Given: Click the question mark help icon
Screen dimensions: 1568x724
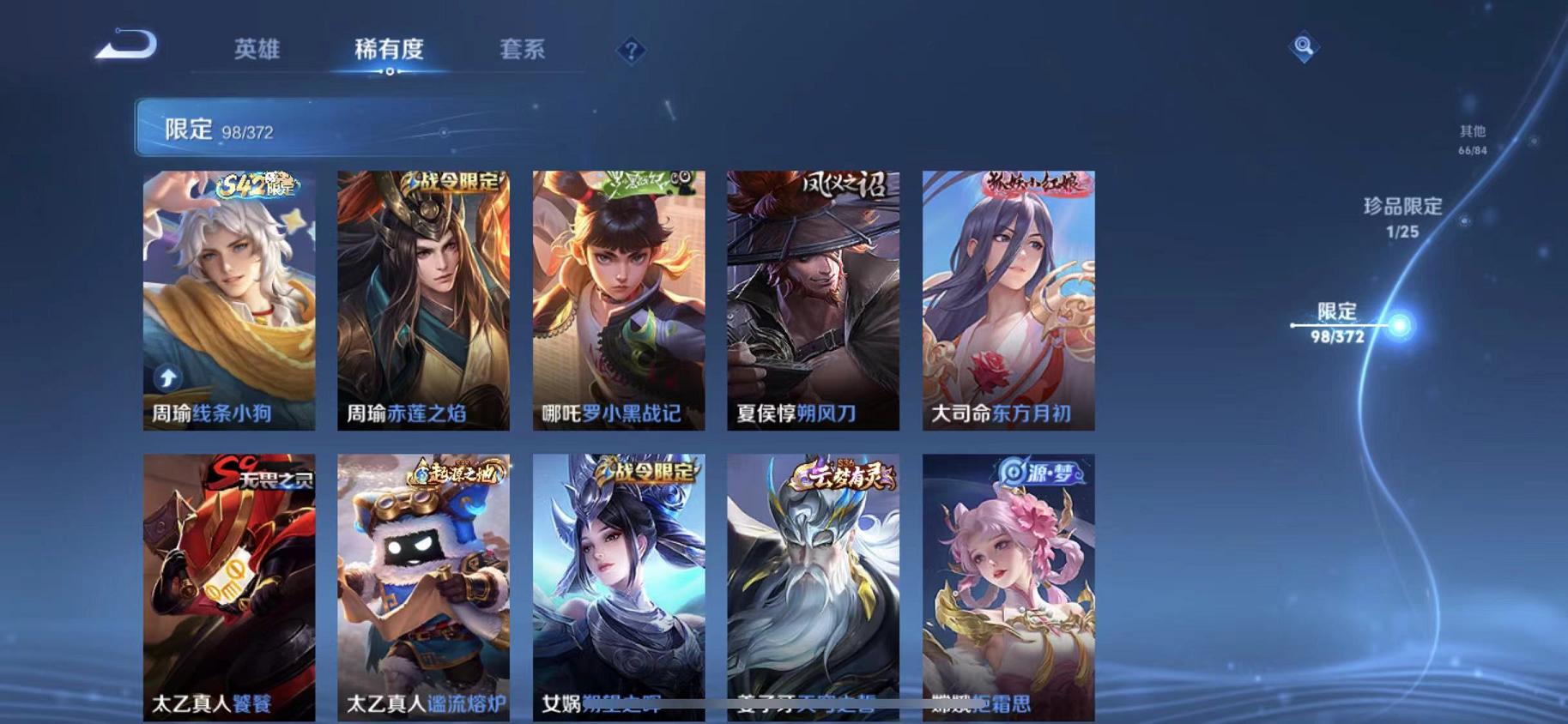Looking at the screenshot, I should 631,51.
